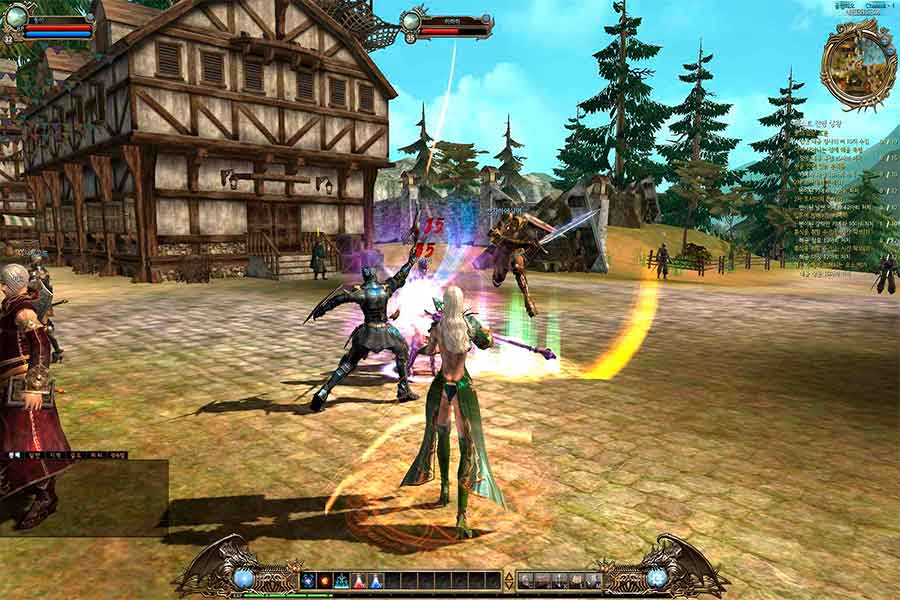The width and height of the screenshot is (900, 600).
Task: Activate the blue orb skill in hotbar
Action: point(308,580)
